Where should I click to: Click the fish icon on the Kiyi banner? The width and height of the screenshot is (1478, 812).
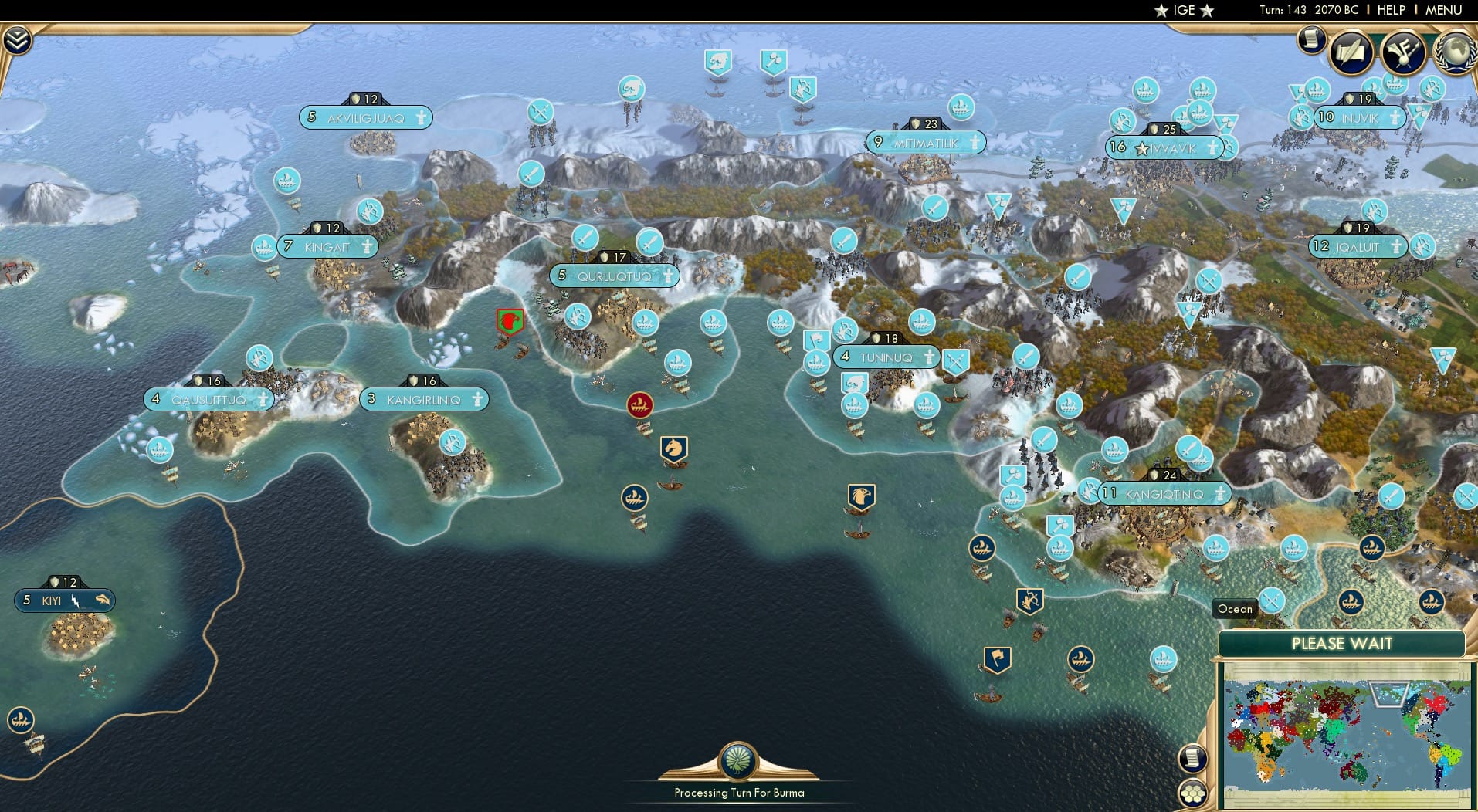(102, 600)
